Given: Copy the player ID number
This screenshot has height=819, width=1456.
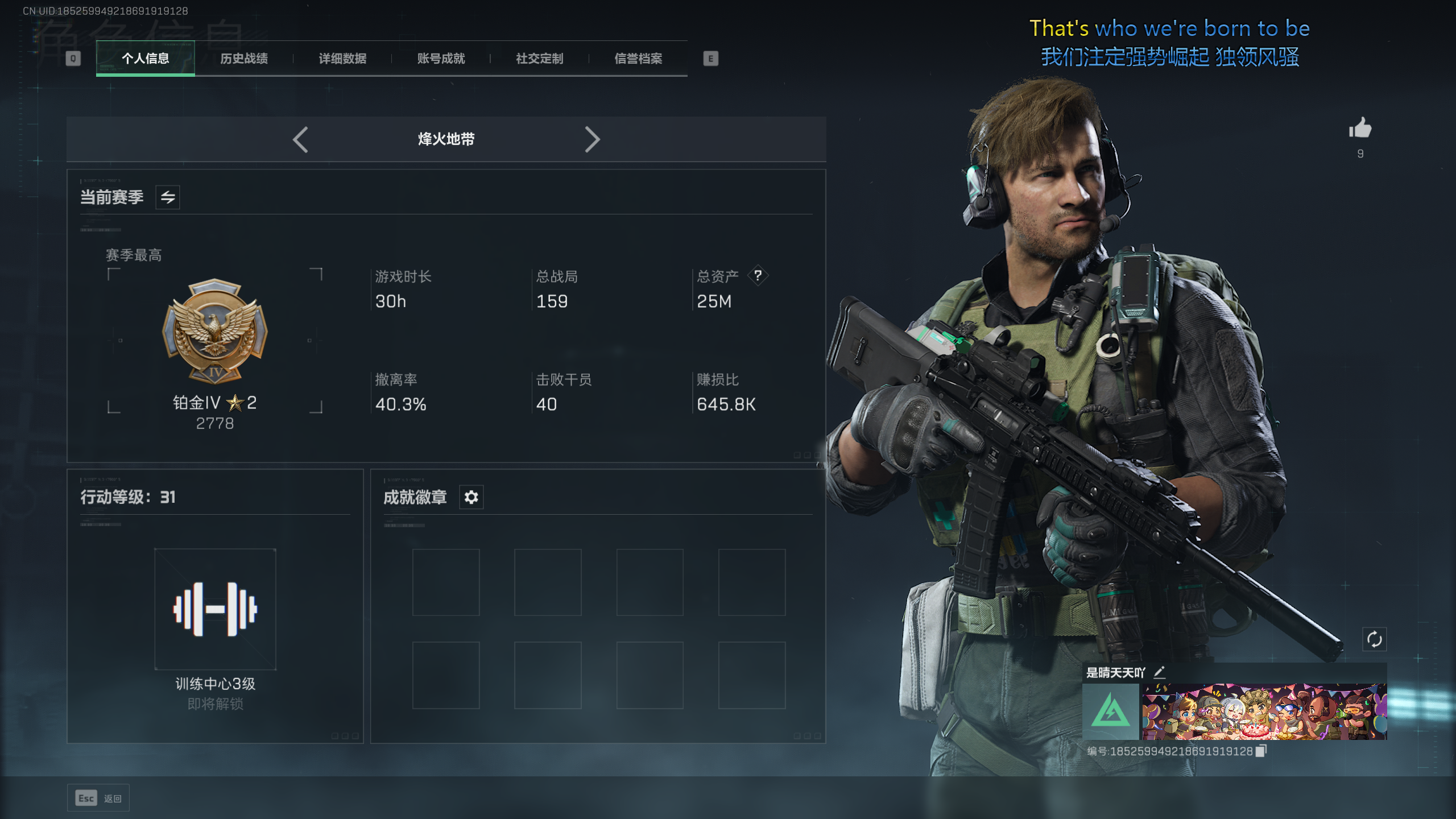Looking at the screenshot, I should [x=1261, y=751].
